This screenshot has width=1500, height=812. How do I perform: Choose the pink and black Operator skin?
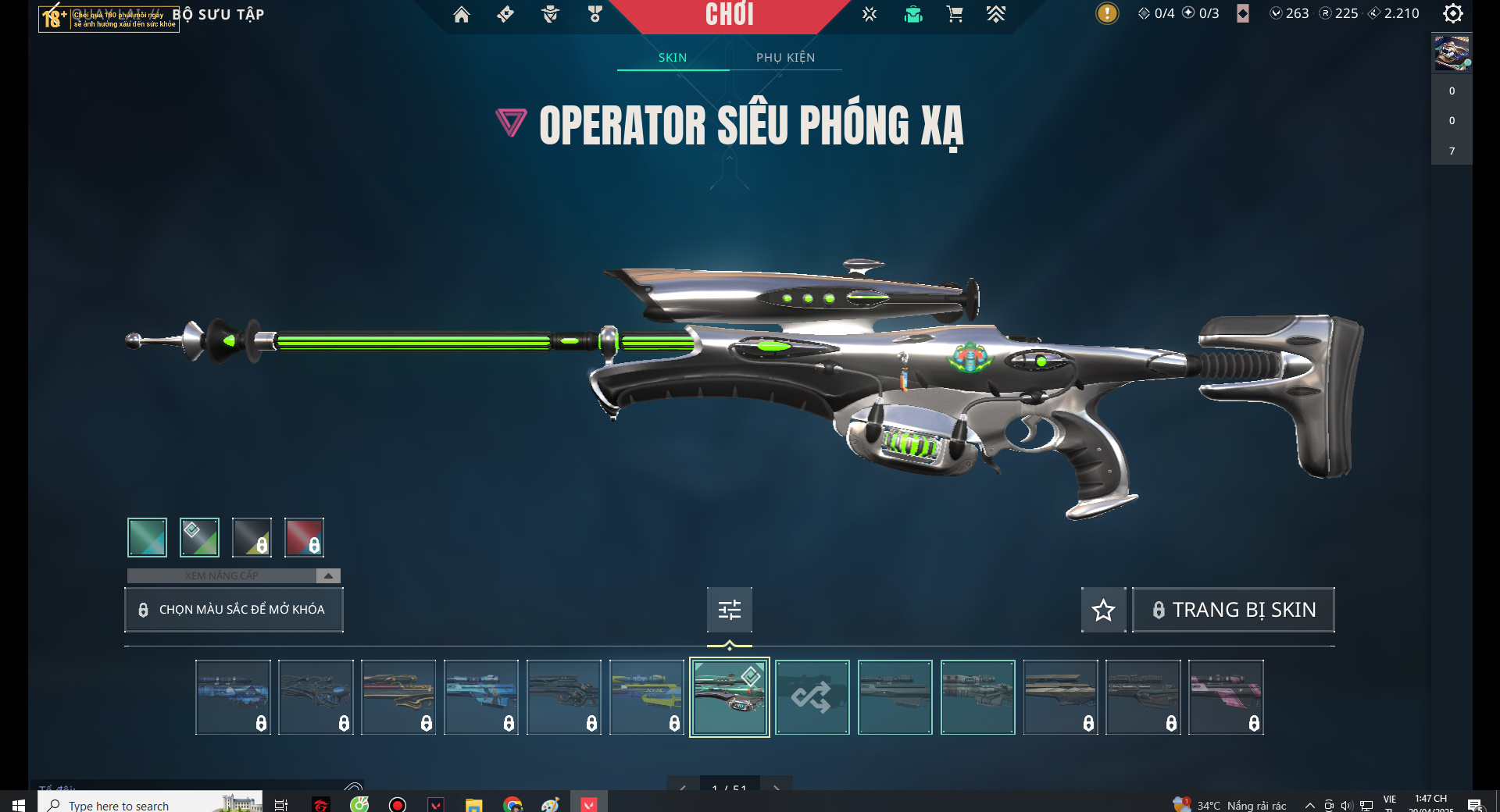(x=1225, y=697)
